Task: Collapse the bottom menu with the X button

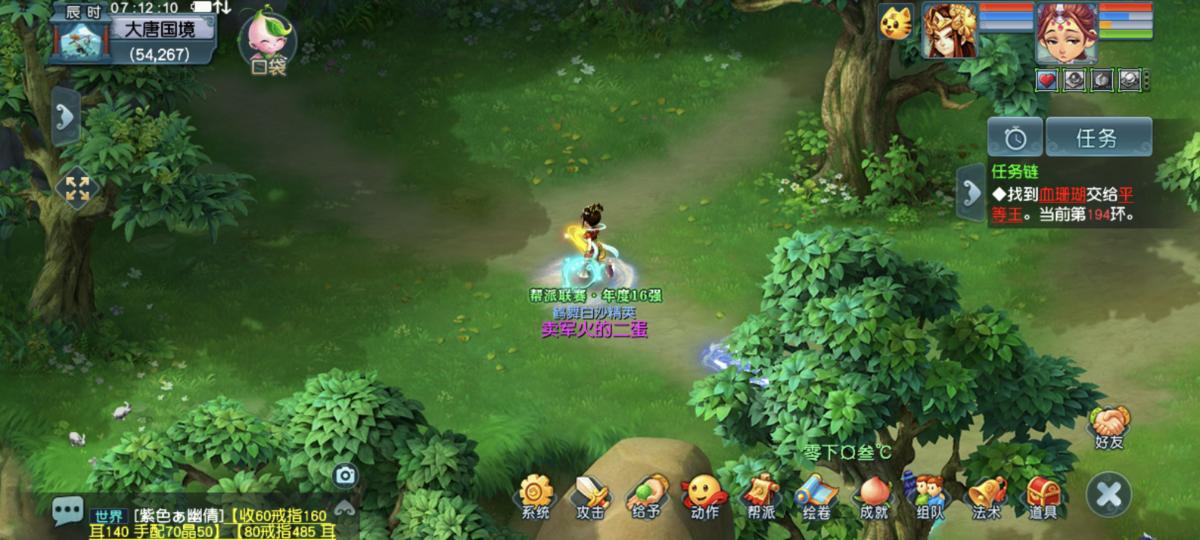Action: 1109,494
